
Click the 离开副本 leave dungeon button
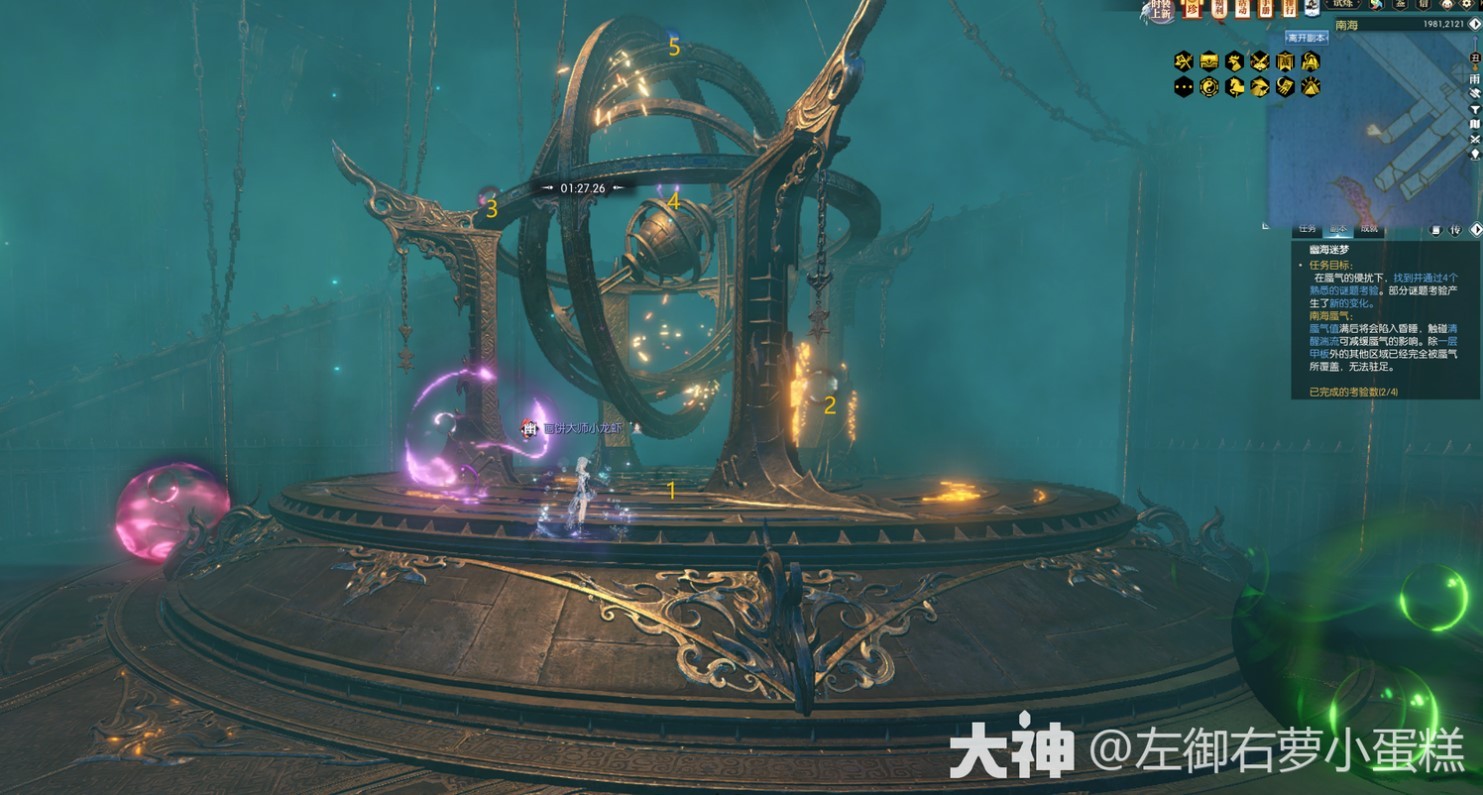1307,38
